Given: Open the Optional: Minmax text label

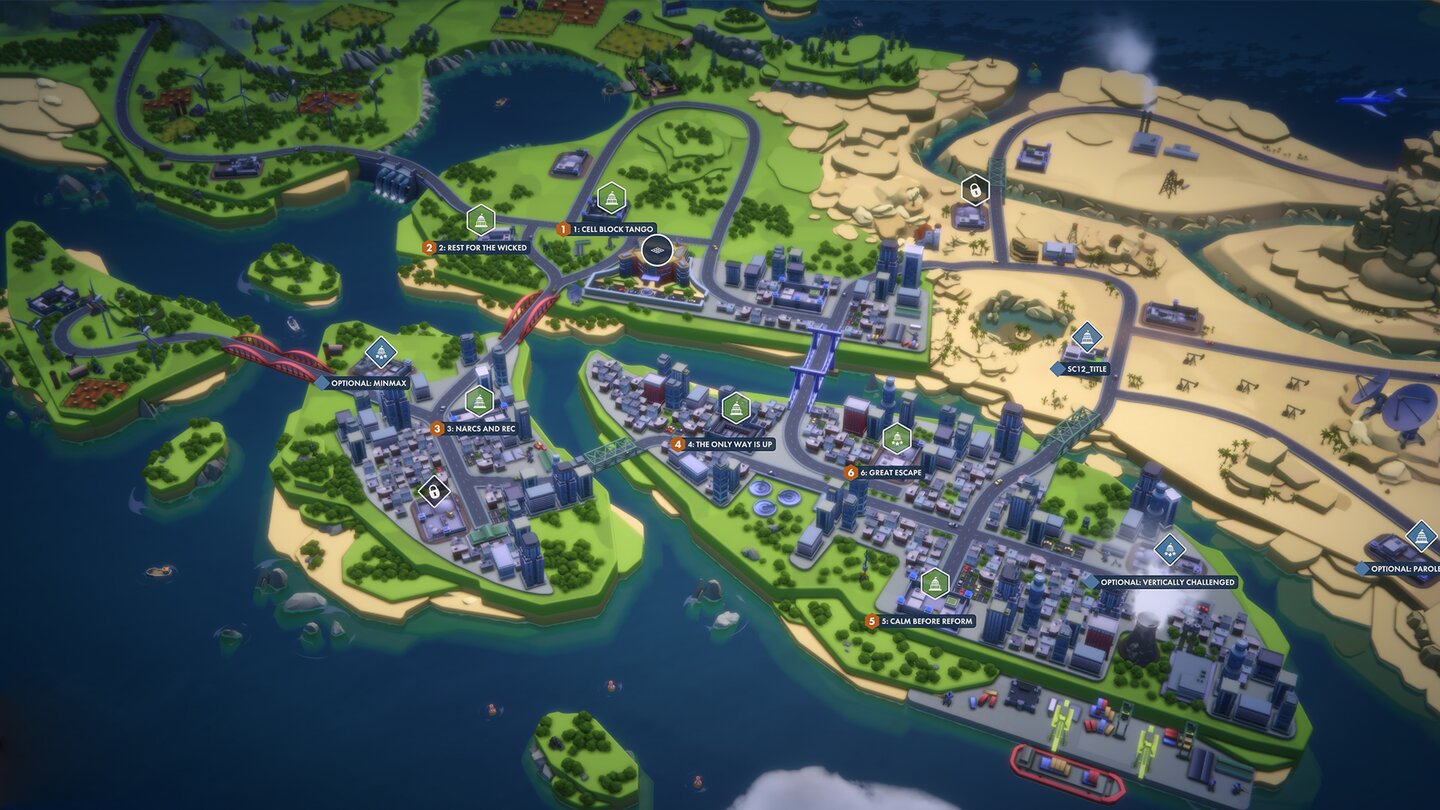Looking at the screenshot, I should pyautogui.click(x=369, y=381).
